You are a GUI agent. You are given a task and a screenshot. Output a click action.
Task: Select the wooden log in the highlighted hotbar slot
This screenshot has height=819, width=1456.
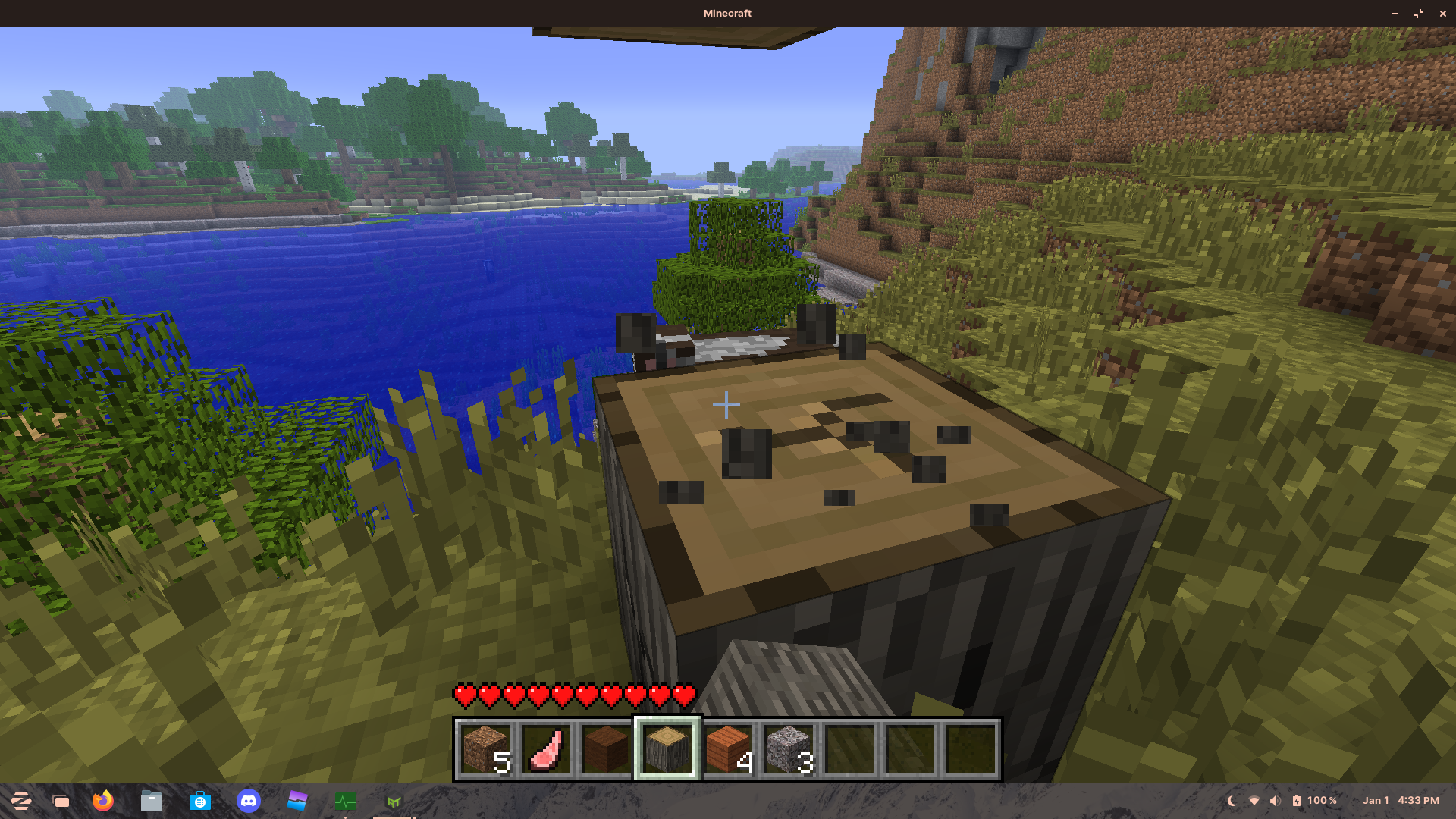tap(668, 747)
